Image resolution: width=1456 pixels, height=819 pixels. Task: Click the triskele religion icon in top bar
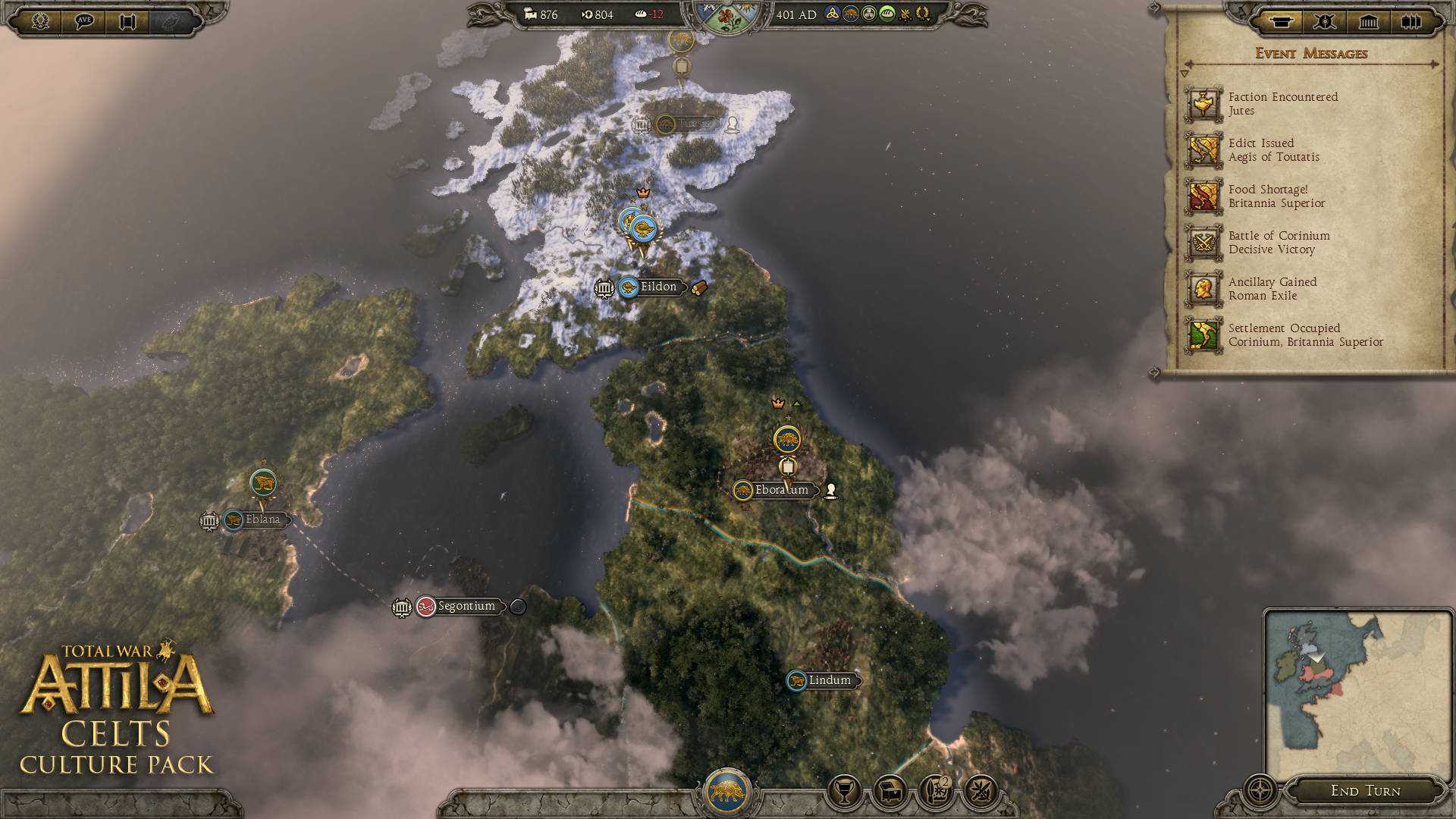coord(833,14)
